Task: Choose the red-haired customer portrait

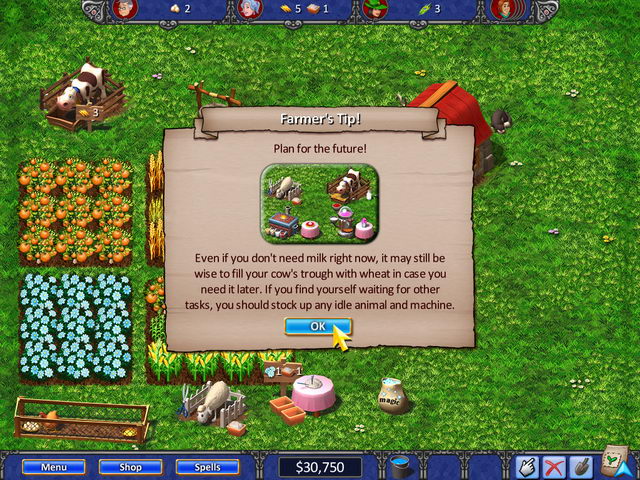Action: pyautogui.click(x=504, y=10)
